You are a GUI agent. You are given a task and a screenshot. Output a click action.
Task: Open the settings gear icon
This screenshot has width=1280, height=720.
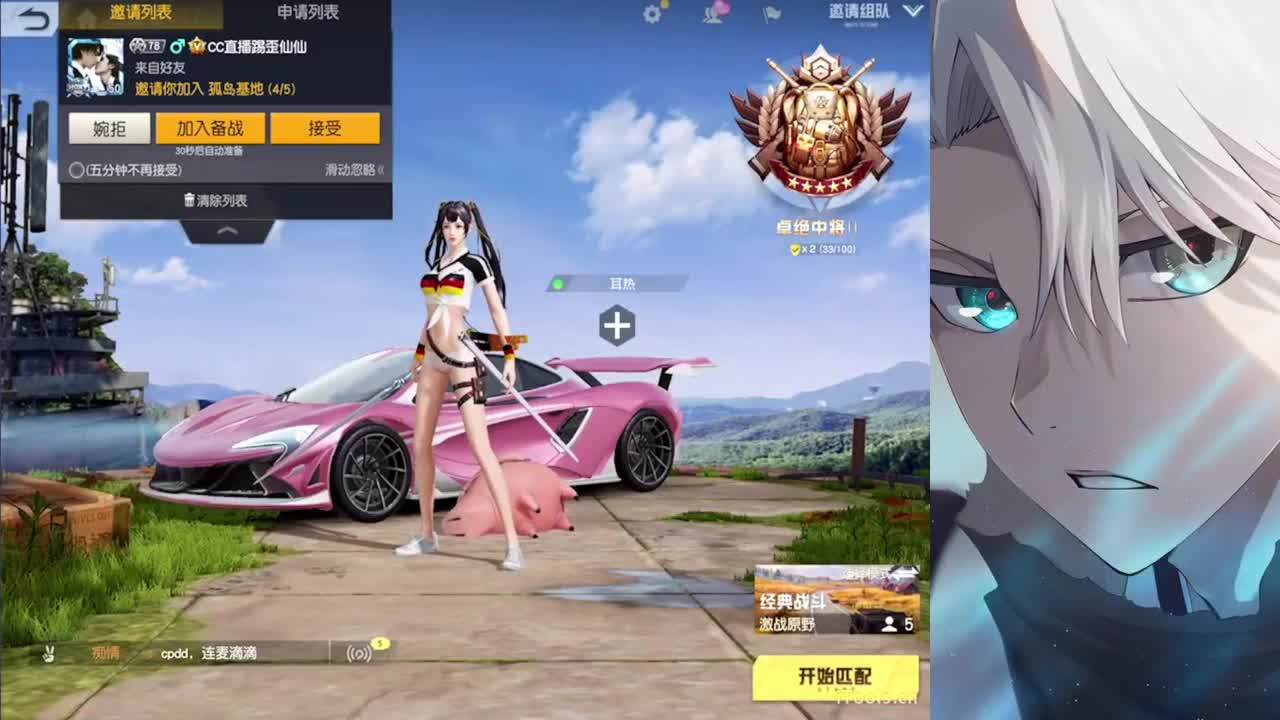pos(650,14)
